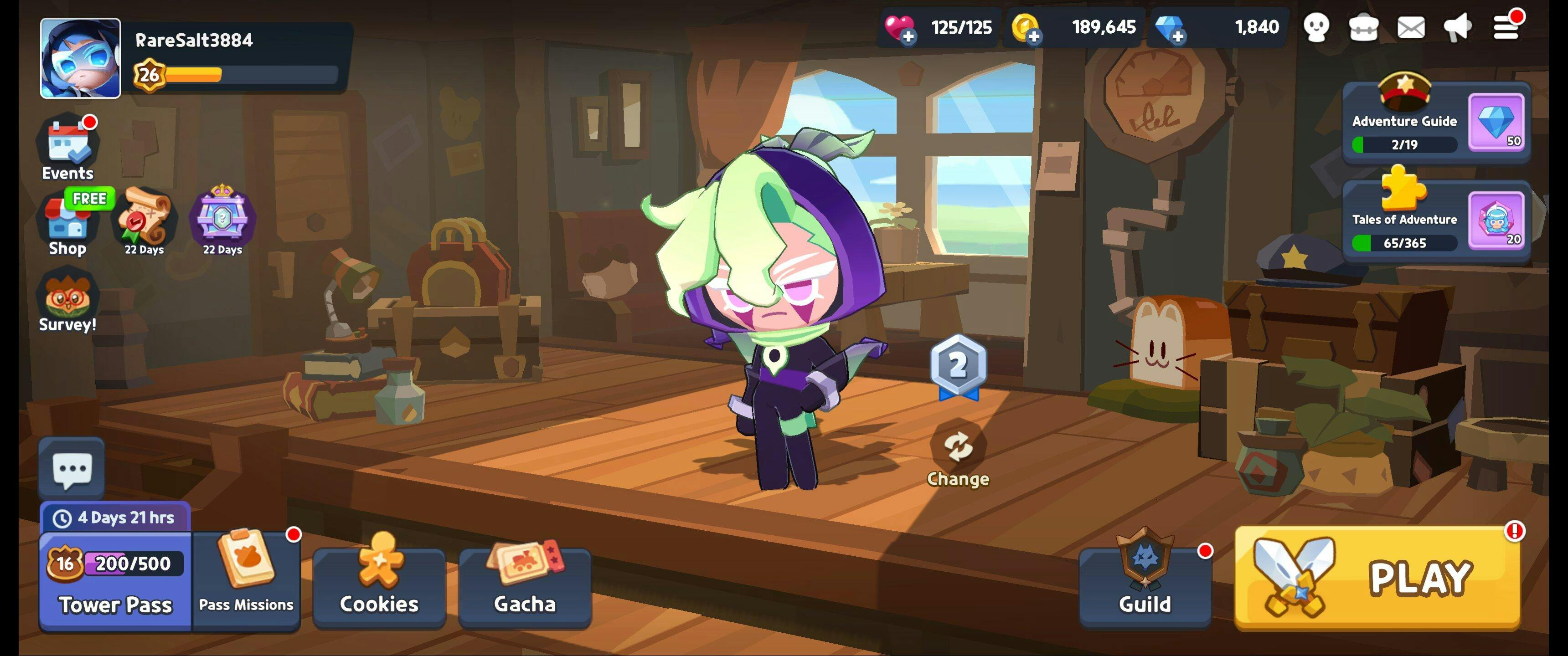The image size is (1568, 656).
Task: Click the RareSalt3884 profile avatar
Action: 80,58
